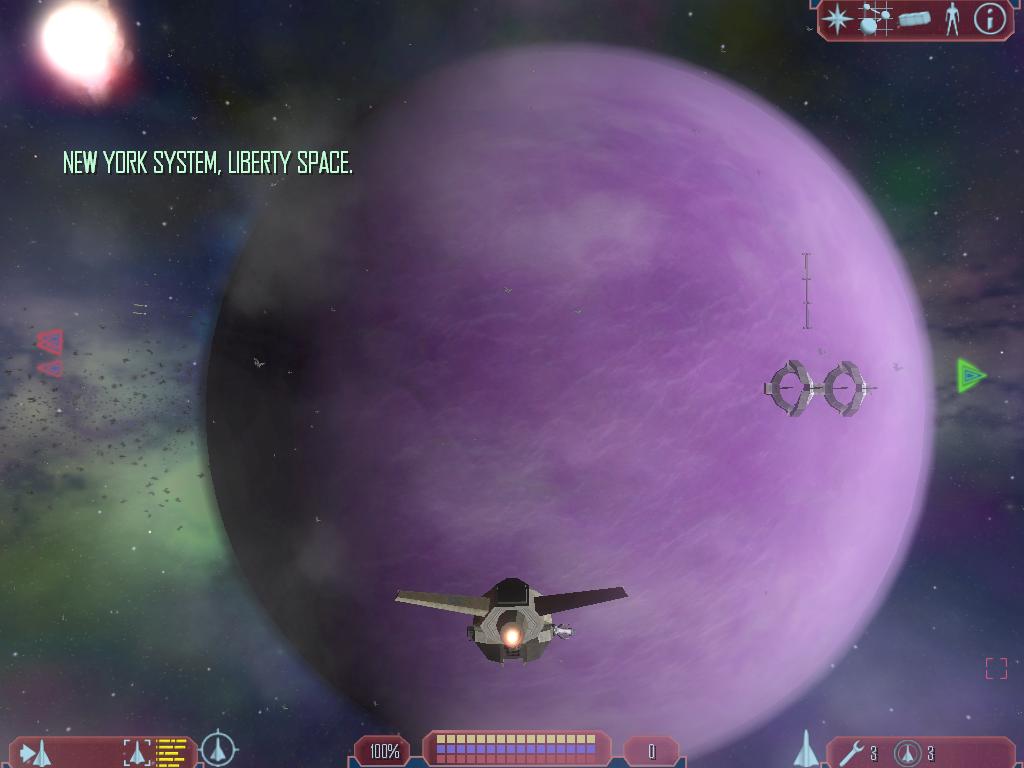This screenshot has height=768, width=1024.
Task: Select the bracketed ship target icon
Action: (x=137, y=752)
